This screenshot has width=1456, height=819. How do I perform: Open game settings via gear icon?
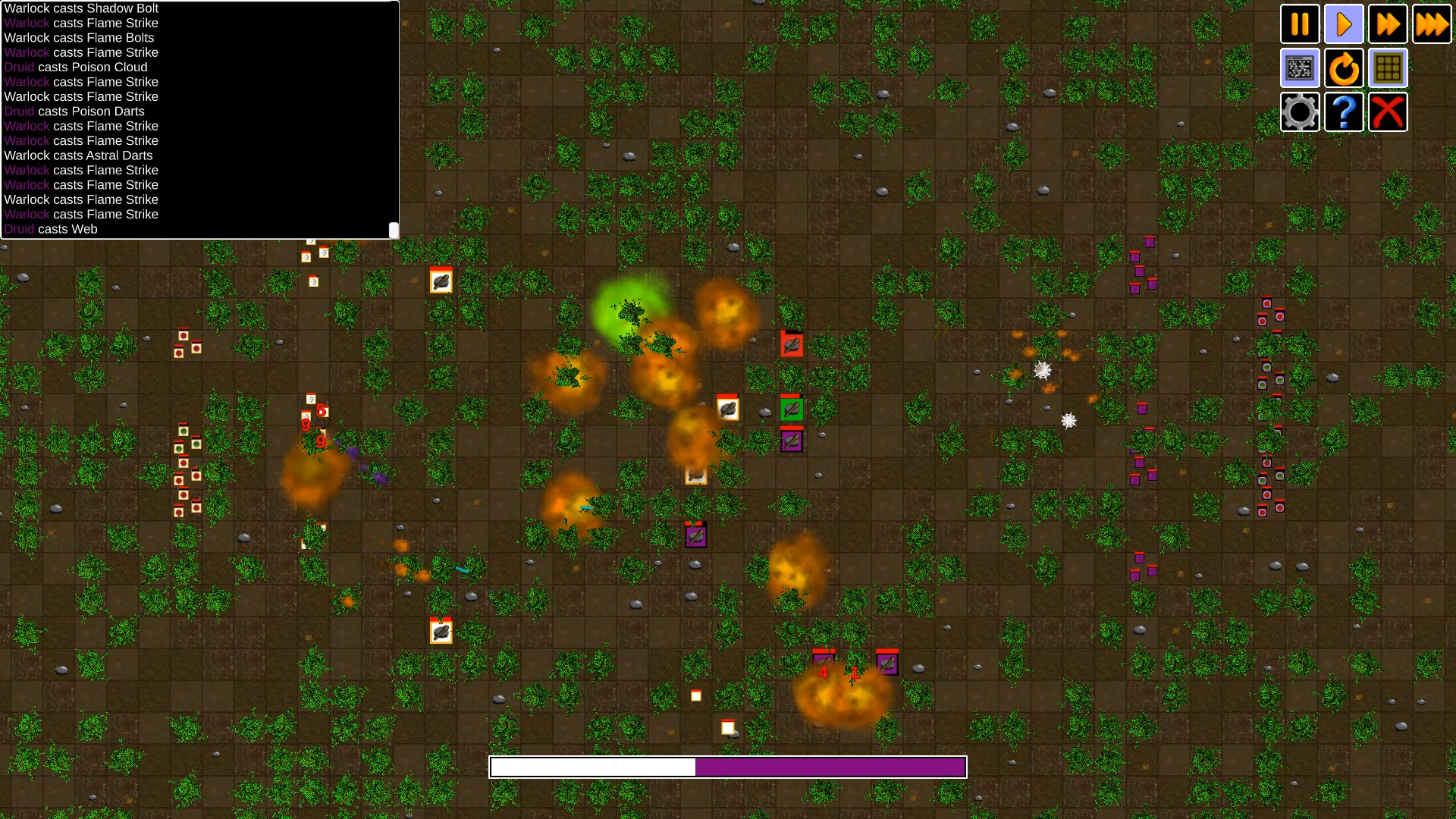point(1300,111)
